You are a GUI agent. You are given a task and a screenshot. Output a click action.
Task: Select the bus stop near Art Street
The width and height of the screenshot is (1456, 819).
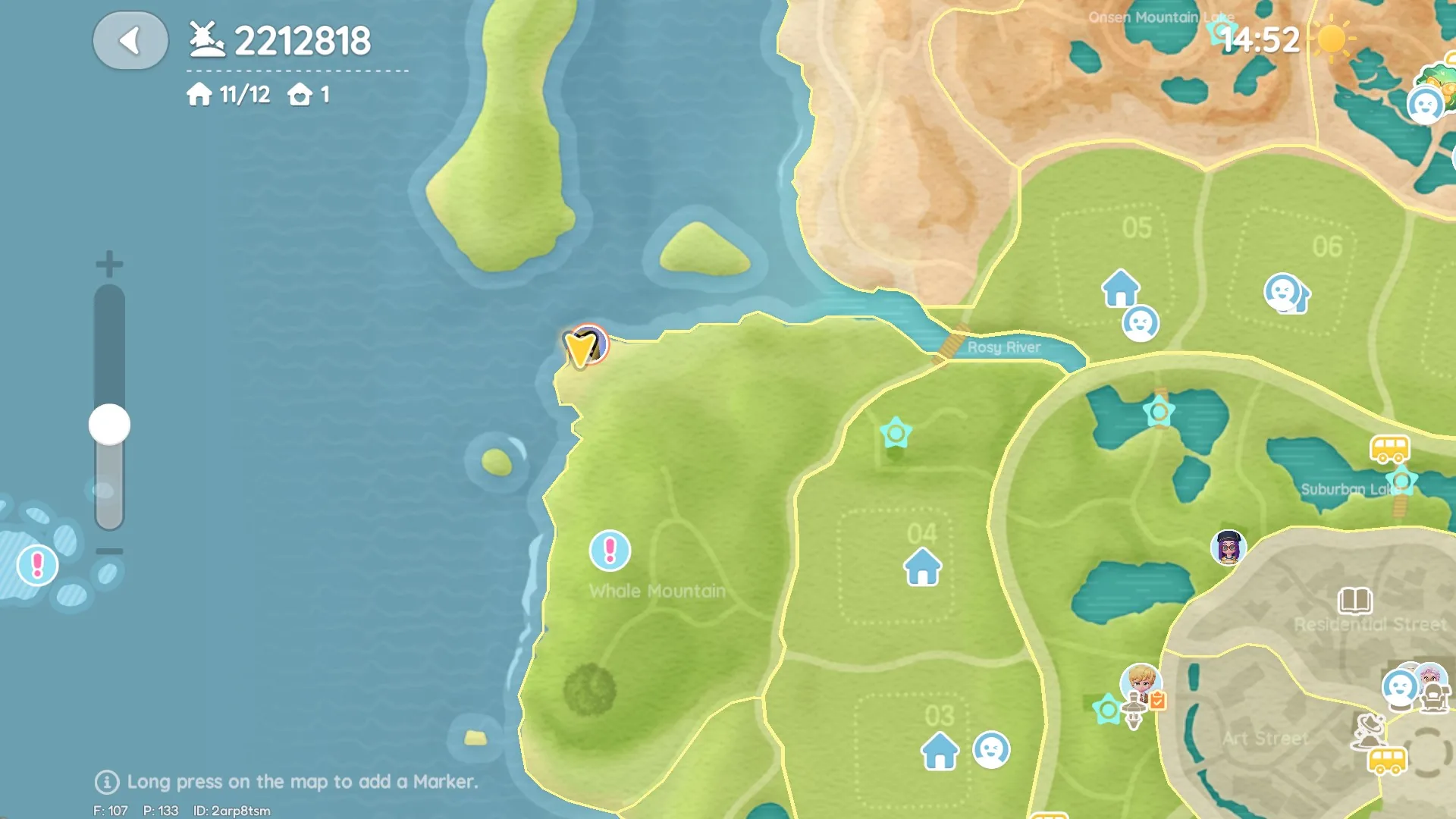pyautogui.click(x=1387, y=760)
